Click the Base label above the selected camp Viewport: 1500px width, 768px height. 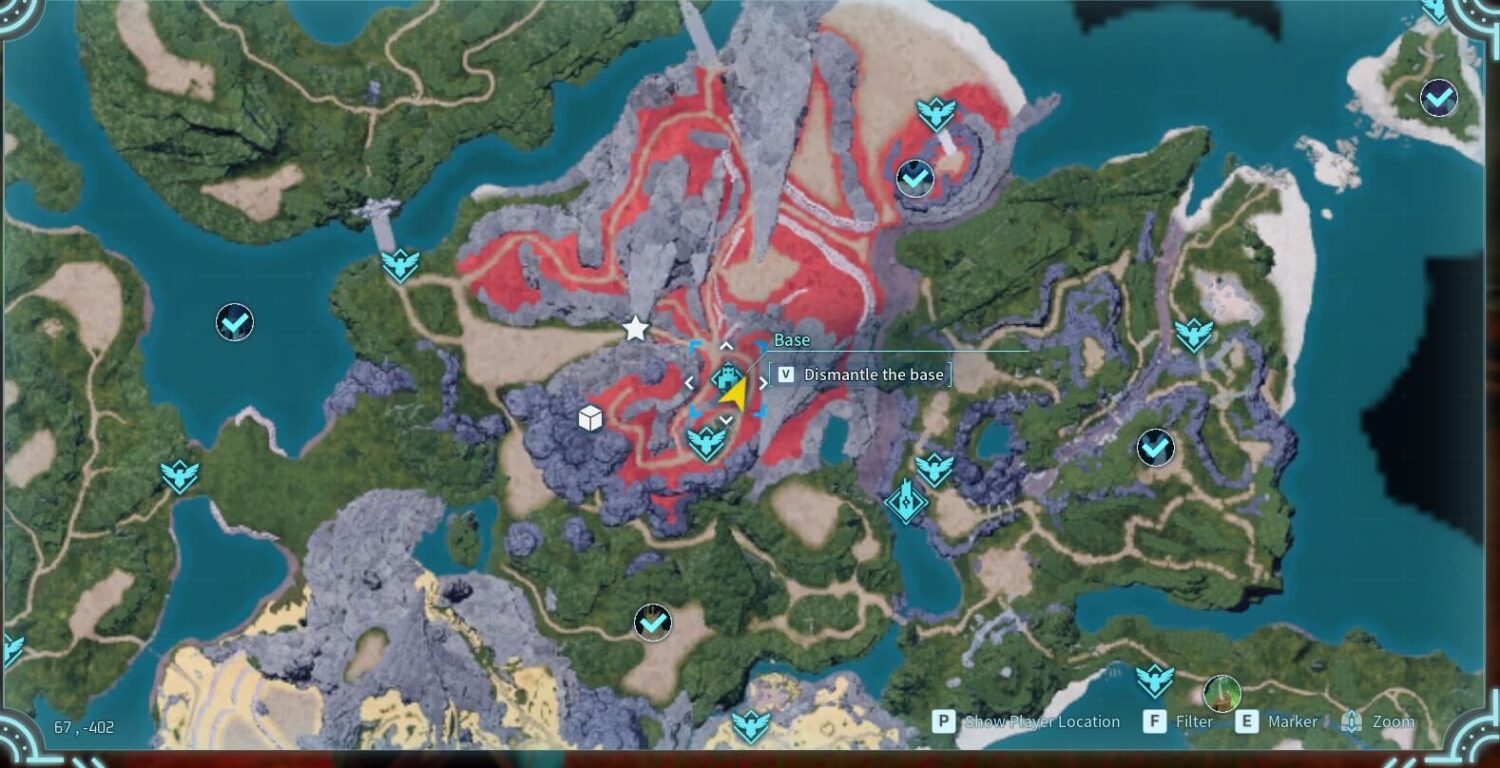[x=791, y=340]
